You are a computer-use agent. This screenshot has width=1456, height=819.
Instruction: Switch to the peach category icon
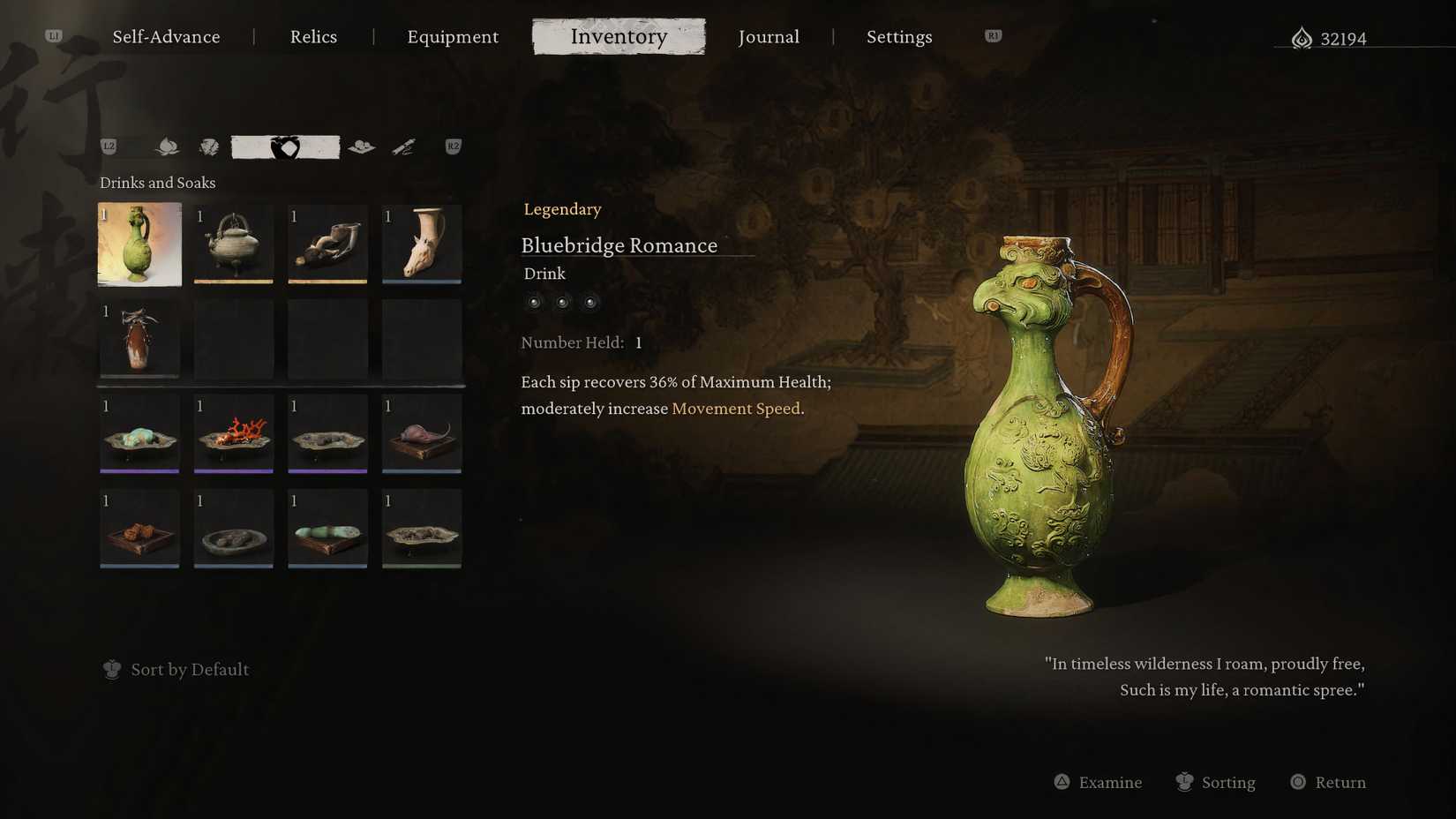167,147
